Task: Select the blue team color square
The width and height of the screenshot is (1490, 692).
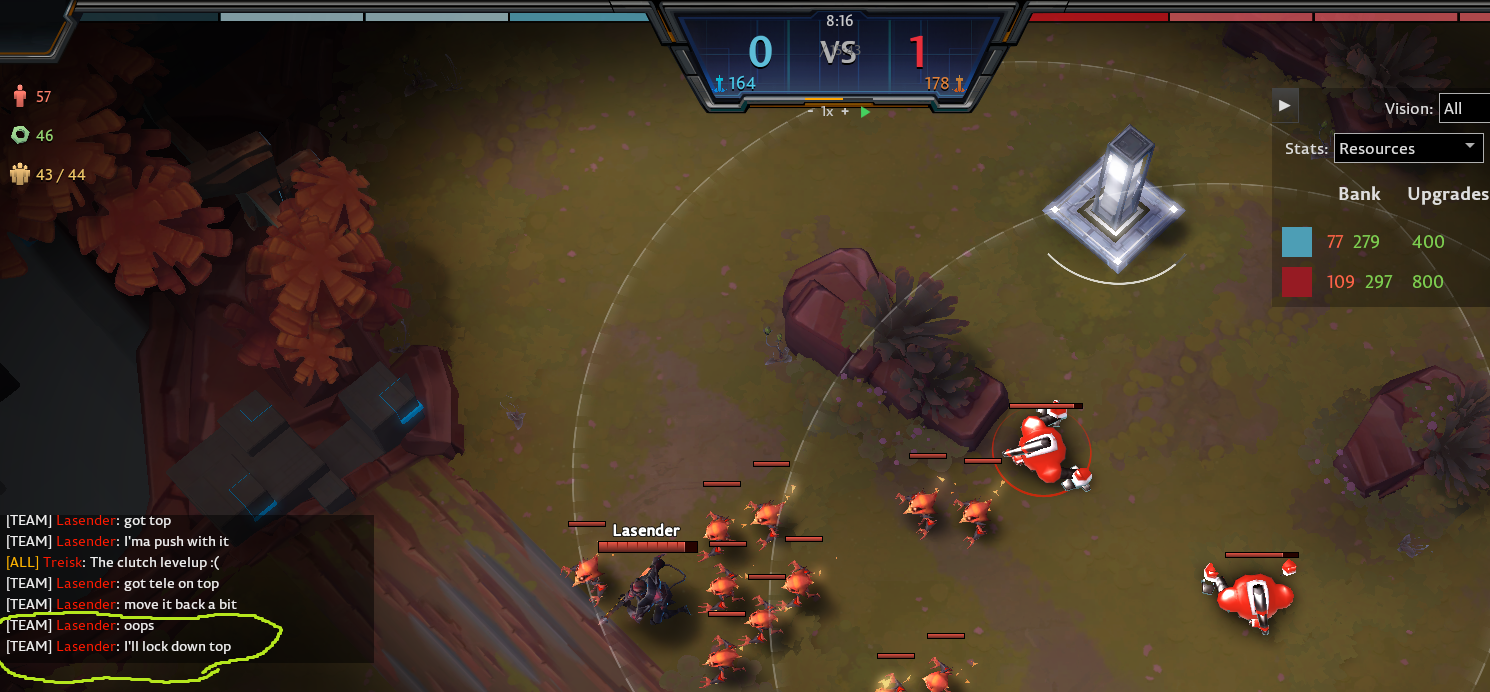Action: pyautogui.click(x=1297, y=242)
